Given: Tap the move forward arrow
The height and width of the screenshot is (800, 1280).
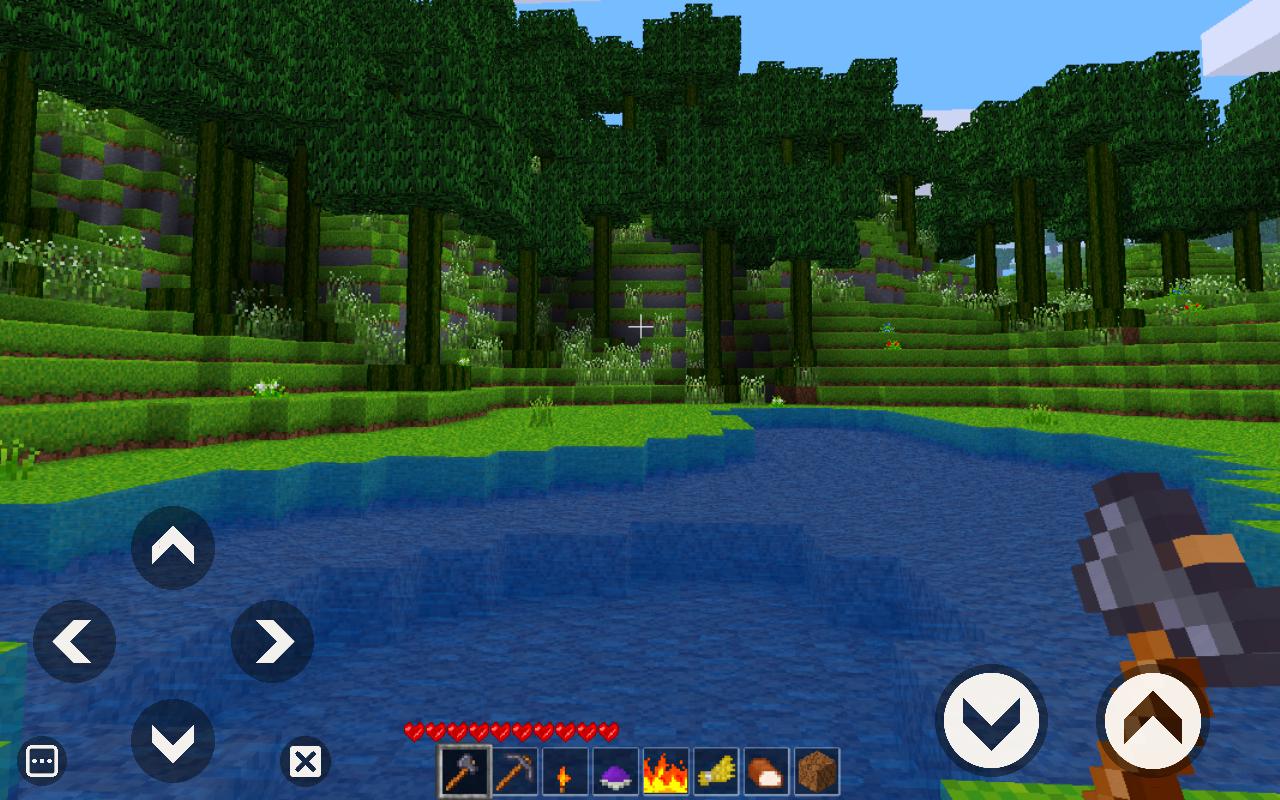Looking at the screenshot, I should tap(172, 548).
